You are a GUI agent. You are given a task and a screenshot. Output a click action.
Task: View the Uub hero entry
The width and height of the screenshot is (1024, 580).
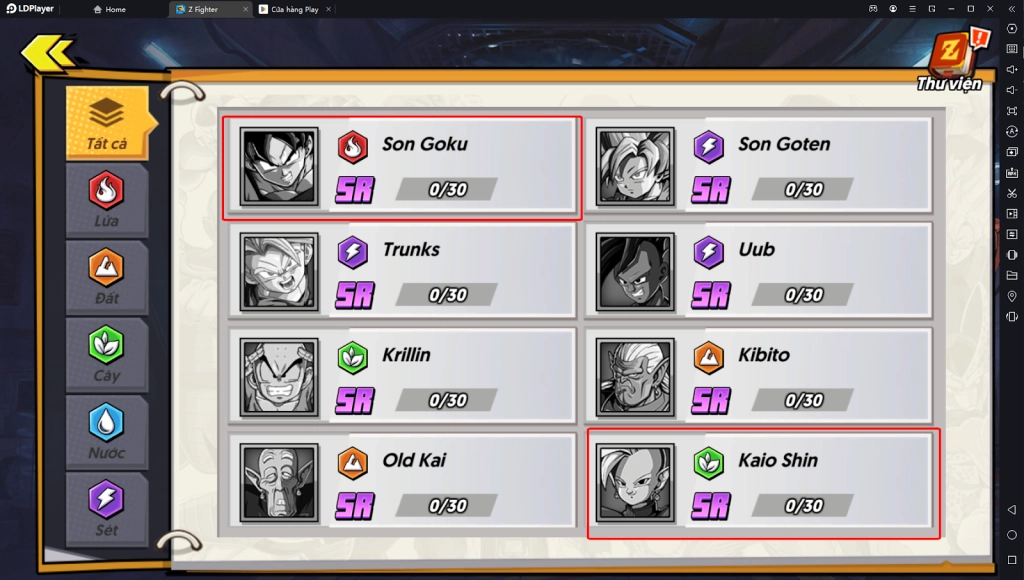pyautogui.click(x=758, y=272)
